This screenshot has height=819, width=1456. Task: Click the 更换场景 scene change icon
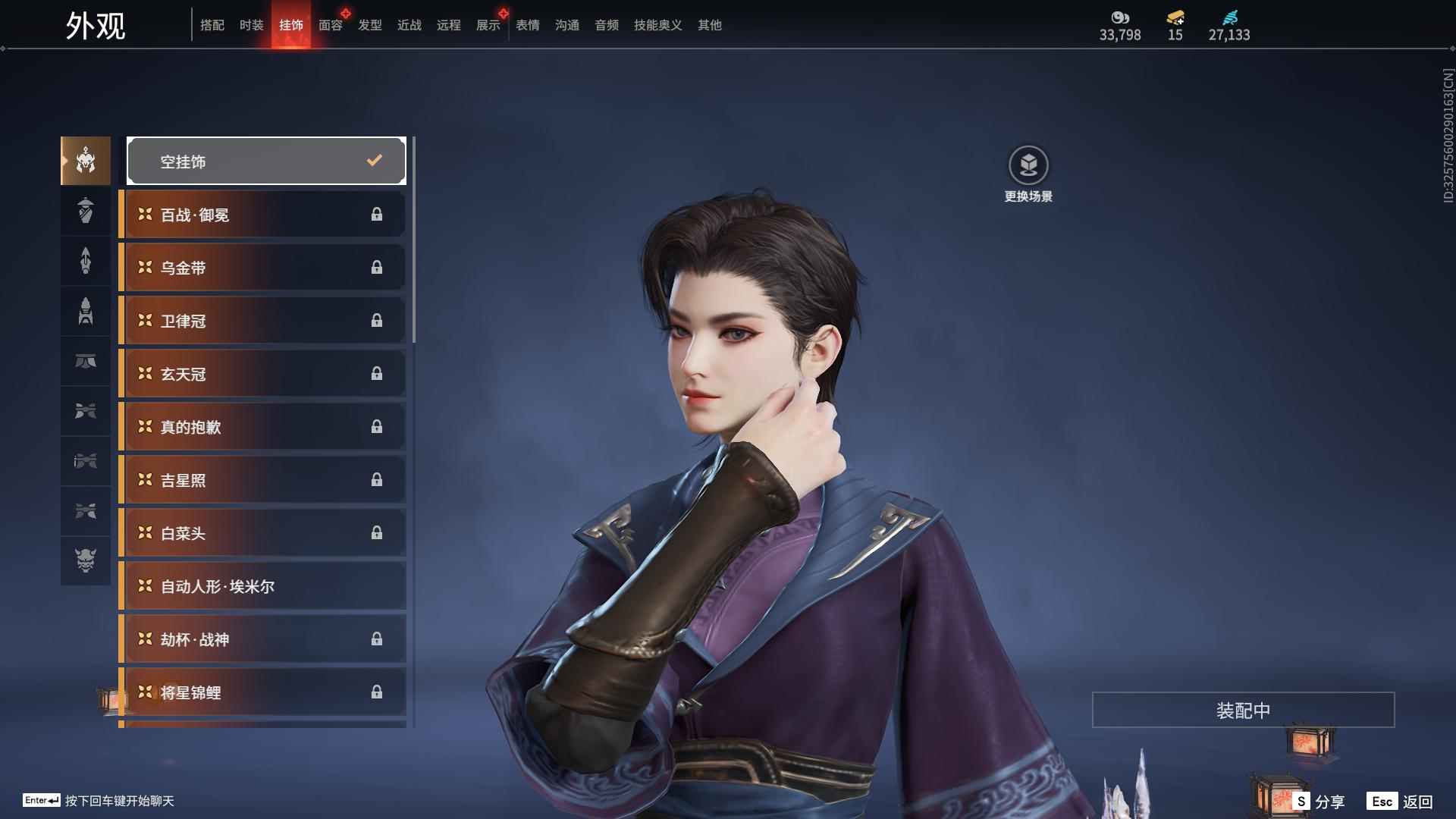pyautogui.click(x=1028, y=165)
